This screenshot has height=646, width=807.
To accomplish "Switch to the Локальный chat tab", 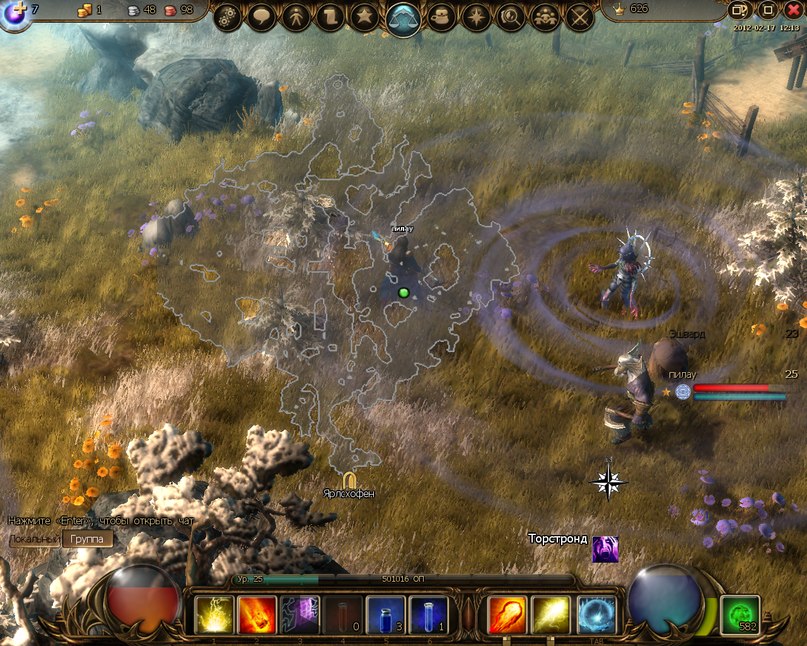I will pyautogui.click(x=33, y=539).
